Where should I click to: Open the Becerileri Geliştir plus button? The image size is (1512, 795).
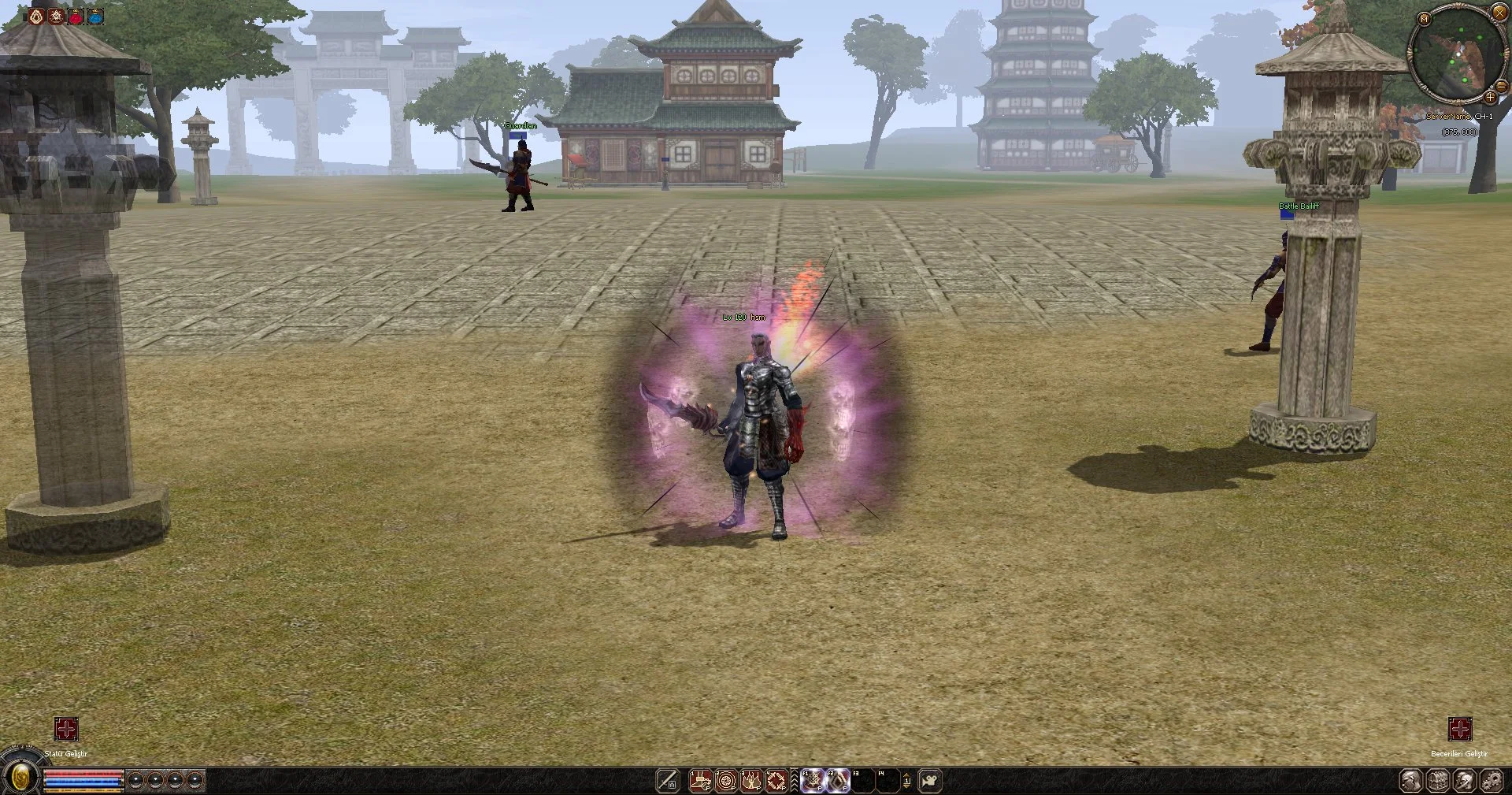(1460, 729)
